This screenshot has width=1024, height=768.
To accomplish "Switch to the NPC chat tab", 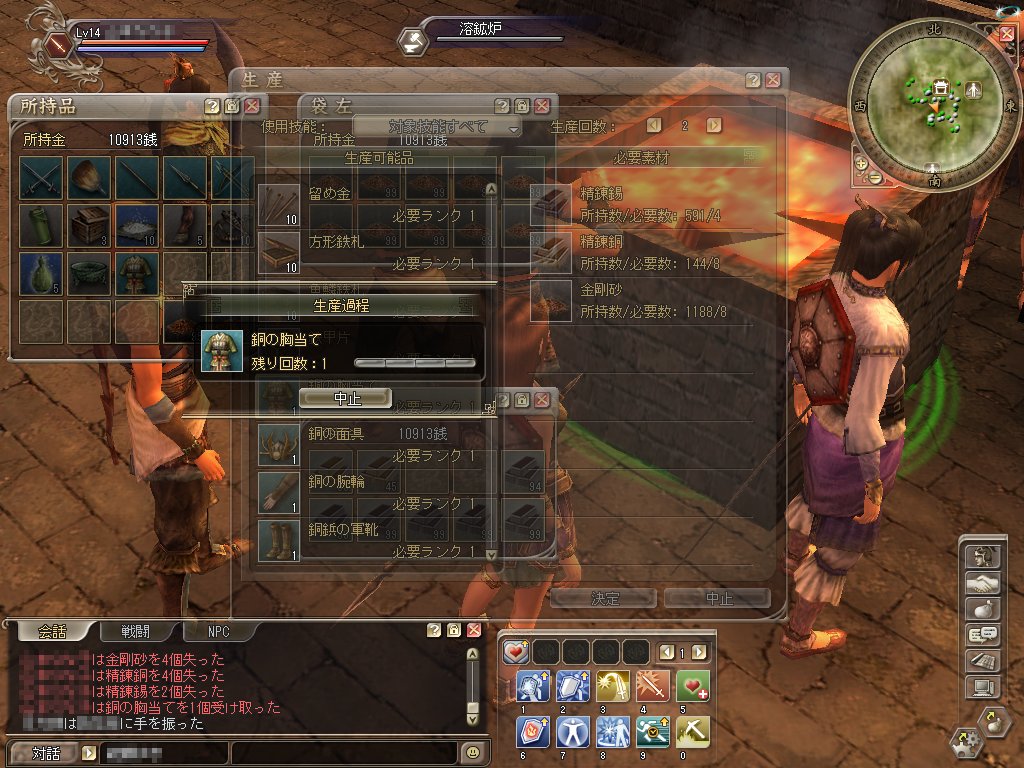I will pyautogui.click(x=218, y=631).
